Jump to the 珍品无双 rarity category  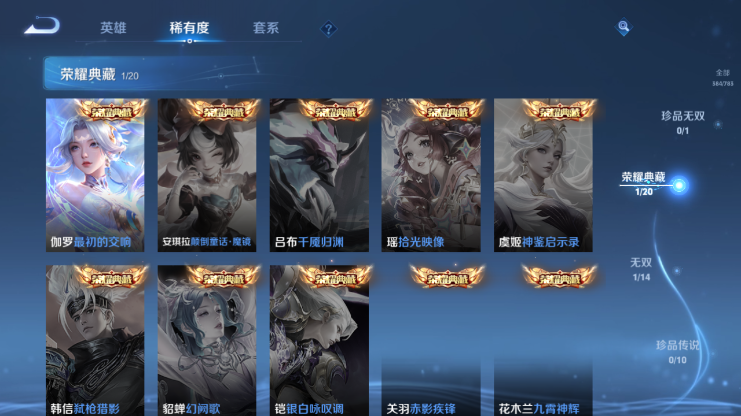(683, 122)
